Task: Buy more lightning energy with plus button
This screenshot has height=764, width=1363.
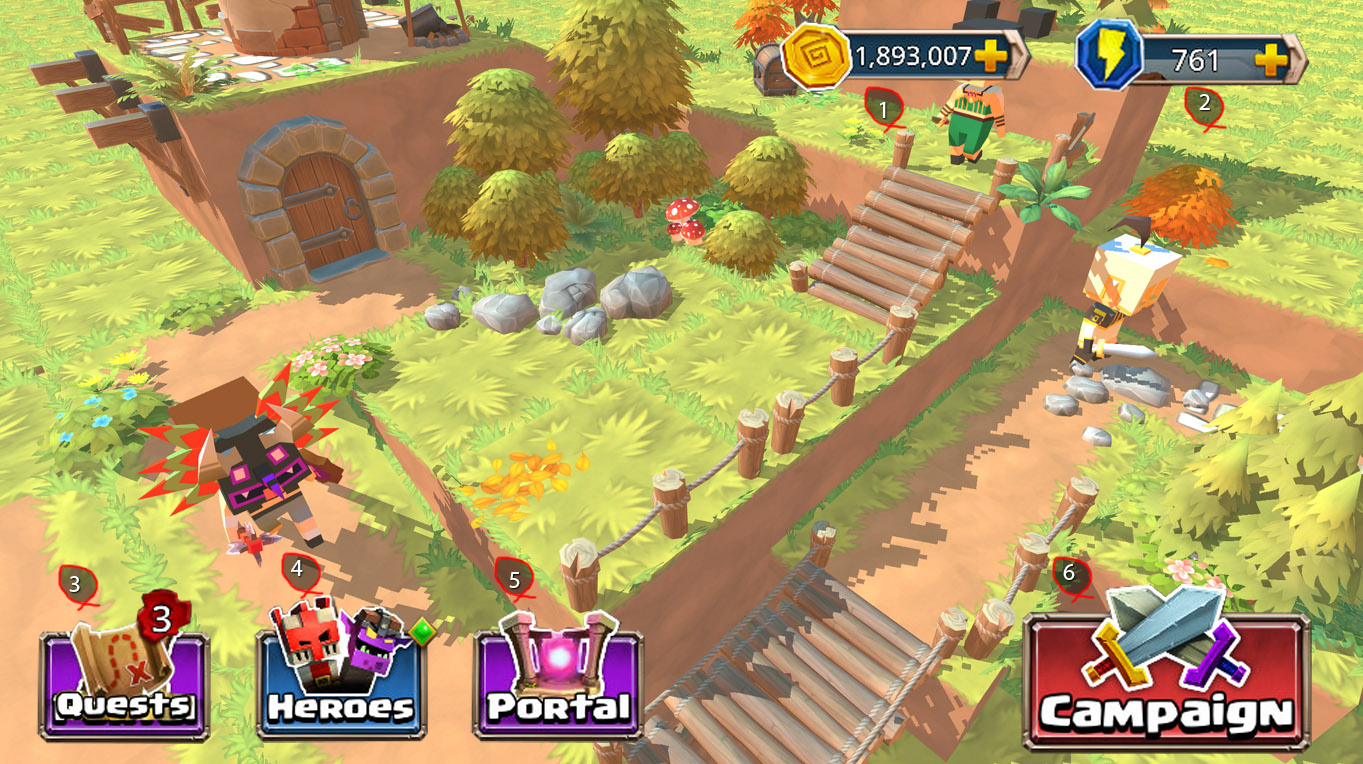Action: coord(1271,60)
